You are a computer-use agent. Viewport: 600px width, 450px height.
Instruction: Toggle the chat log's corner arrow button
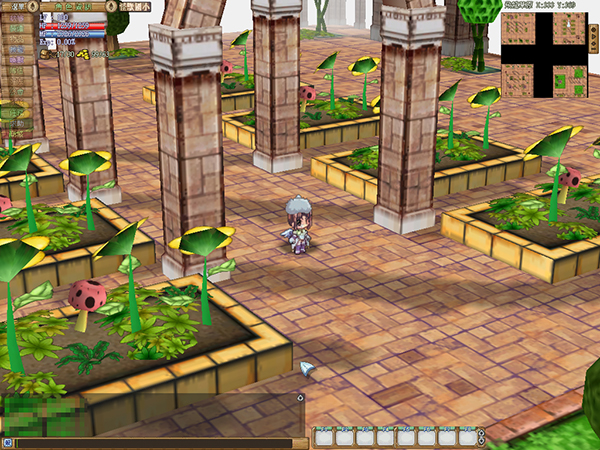click(x=300, y=398)
